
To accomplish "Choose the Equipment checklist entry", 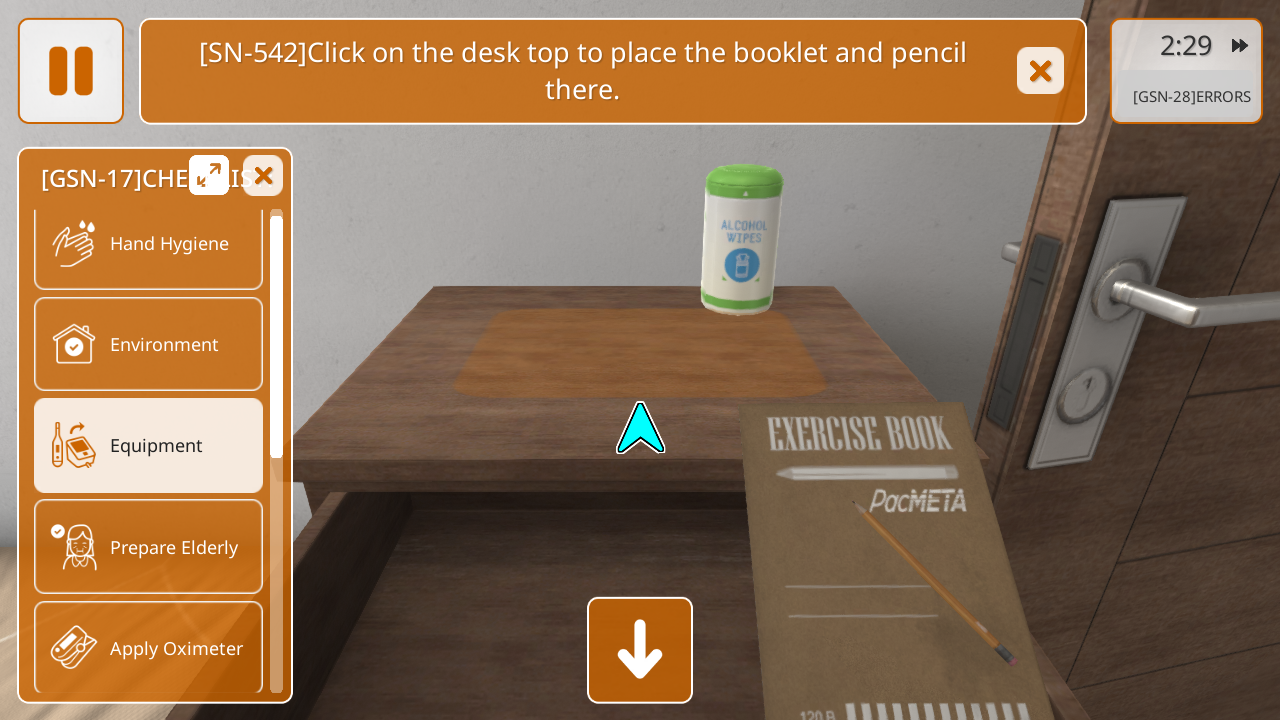I will click(149, 446).
